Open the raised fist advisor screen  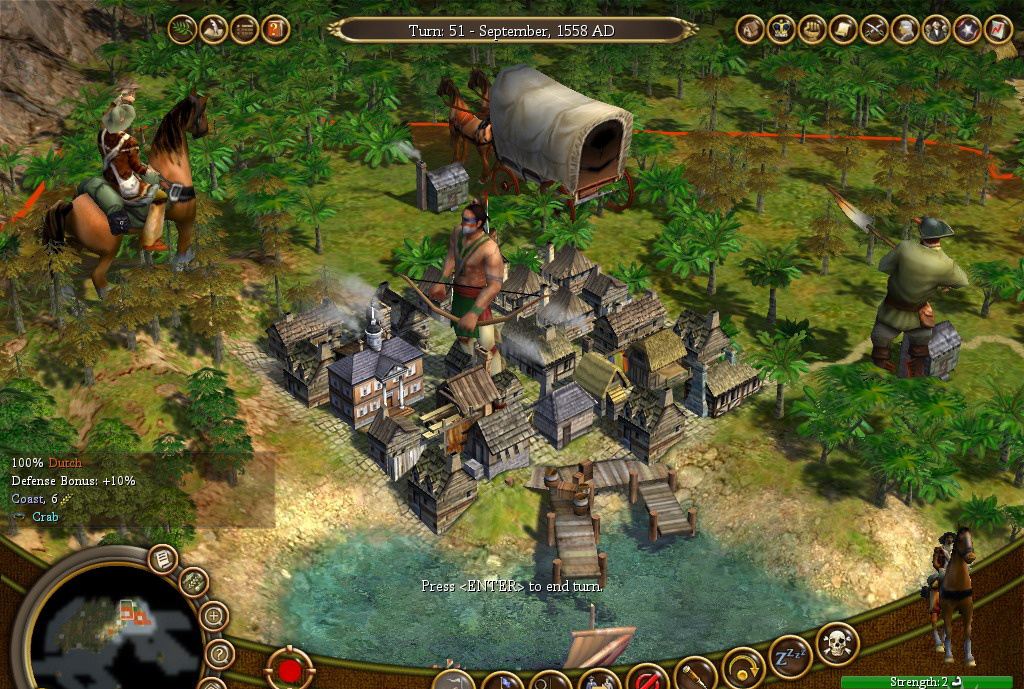click(812, 29)
